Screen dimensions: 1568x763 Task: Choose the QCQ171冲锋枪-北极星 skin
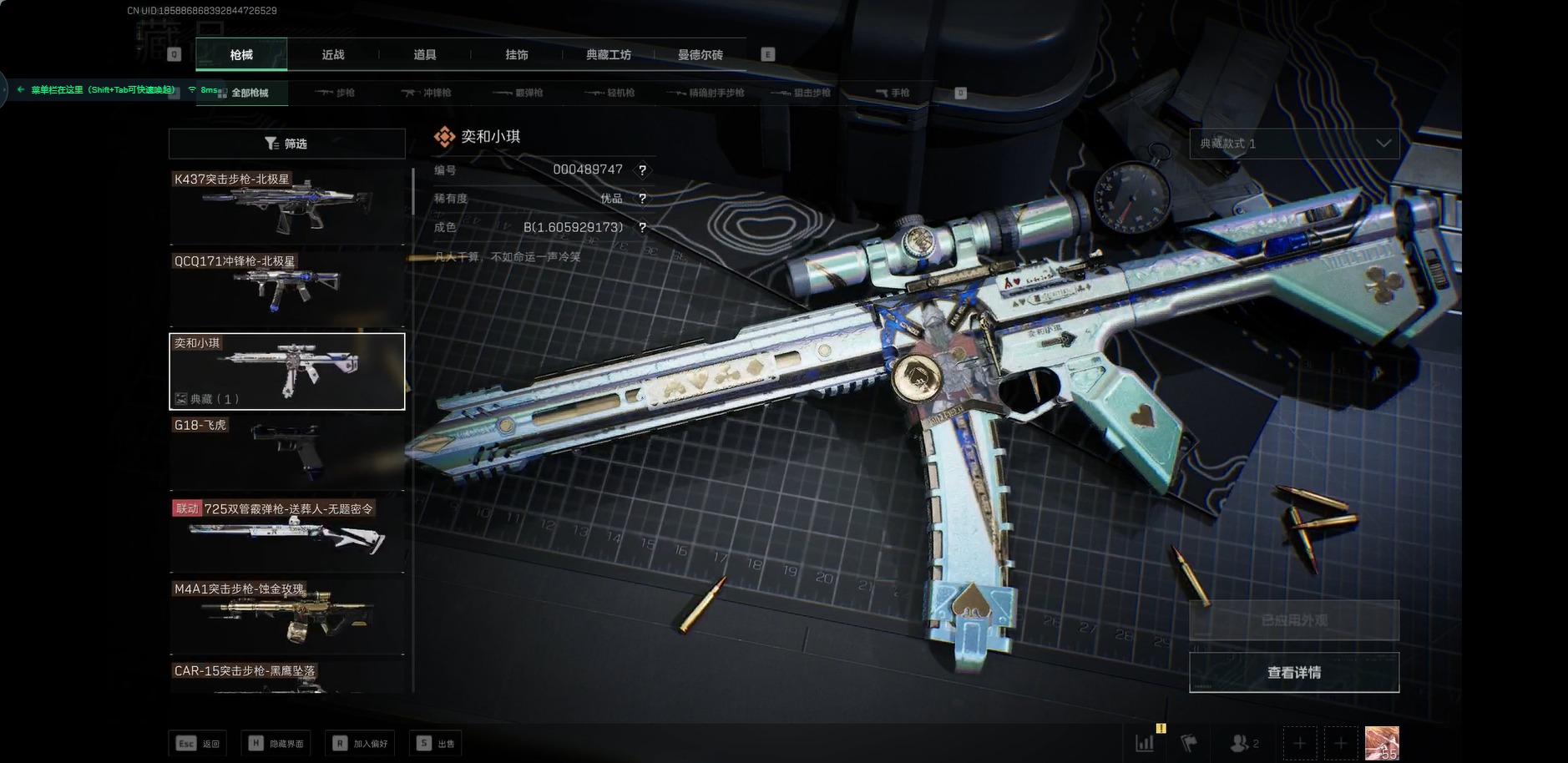(x=286, y=289)
